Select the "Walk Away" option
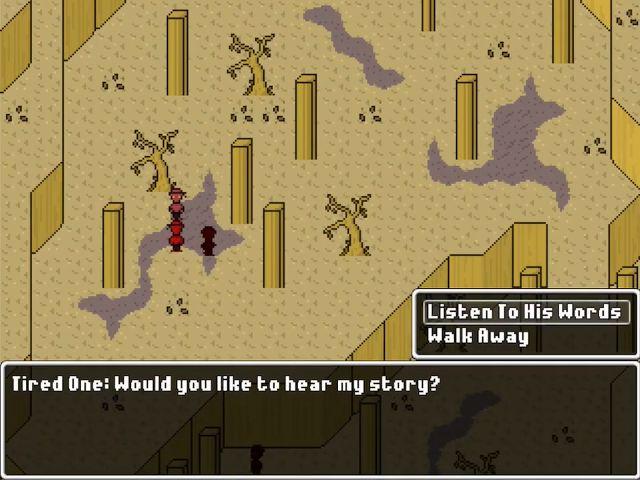Viewport: 640px width, 480px height. 478,336
